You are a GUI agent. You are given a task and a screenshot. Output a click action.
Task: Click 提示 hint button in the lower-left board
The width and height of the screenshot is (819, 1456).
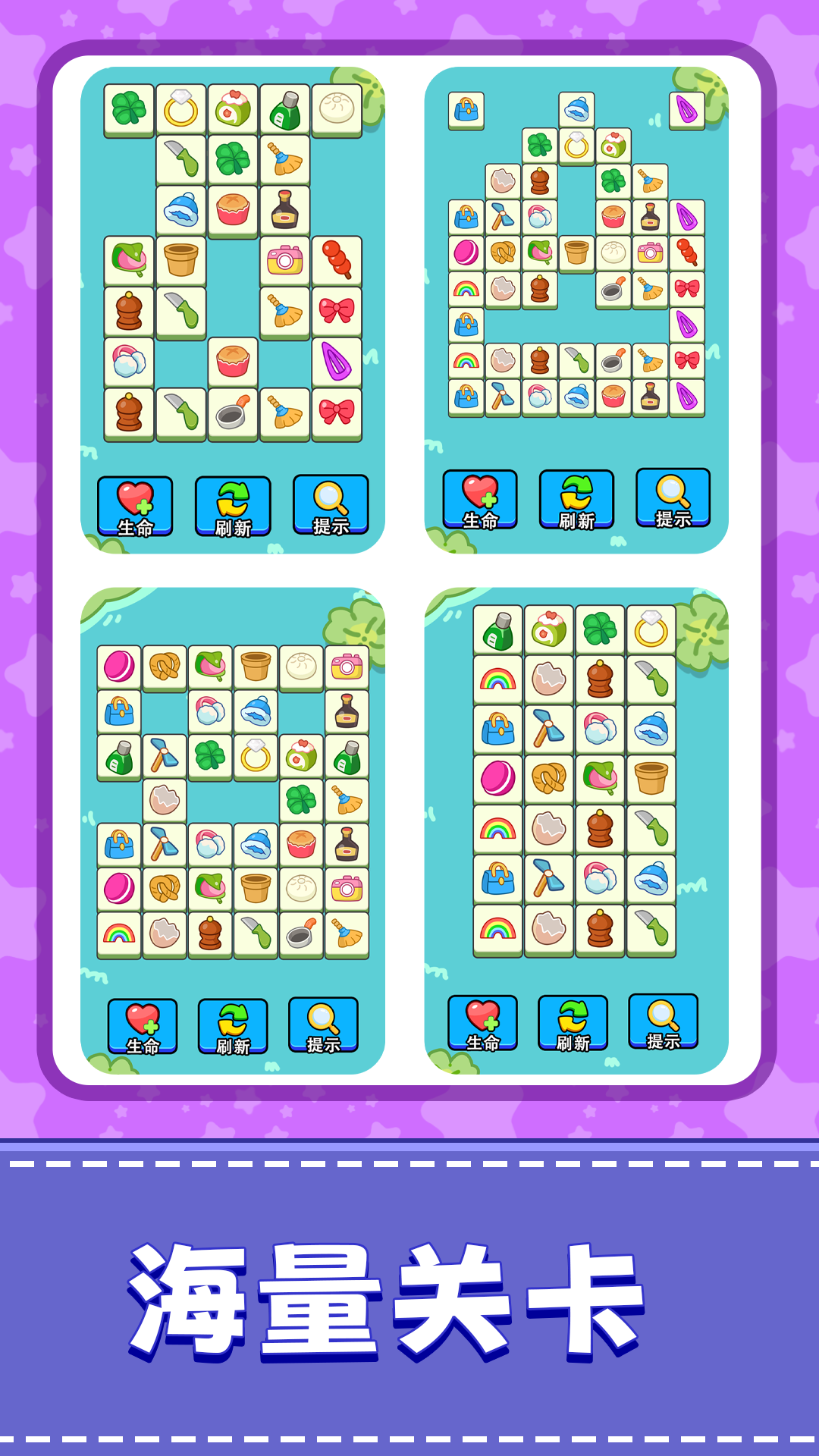click(x=323, y=1025)
